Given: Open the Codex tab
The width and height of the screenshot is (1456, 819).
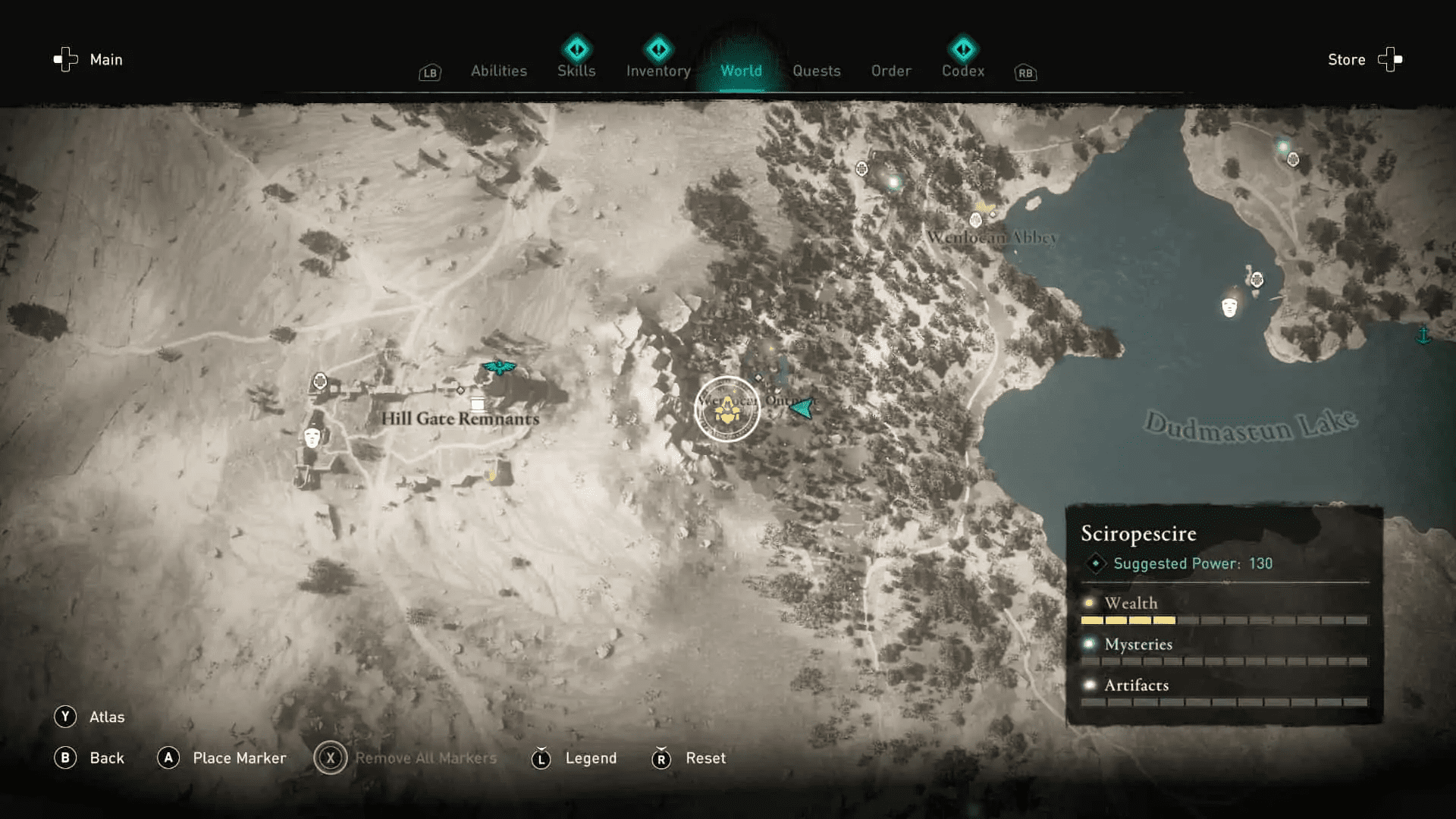Looking at the screenshot, I should pyautogui.click(x=962, y=71).
